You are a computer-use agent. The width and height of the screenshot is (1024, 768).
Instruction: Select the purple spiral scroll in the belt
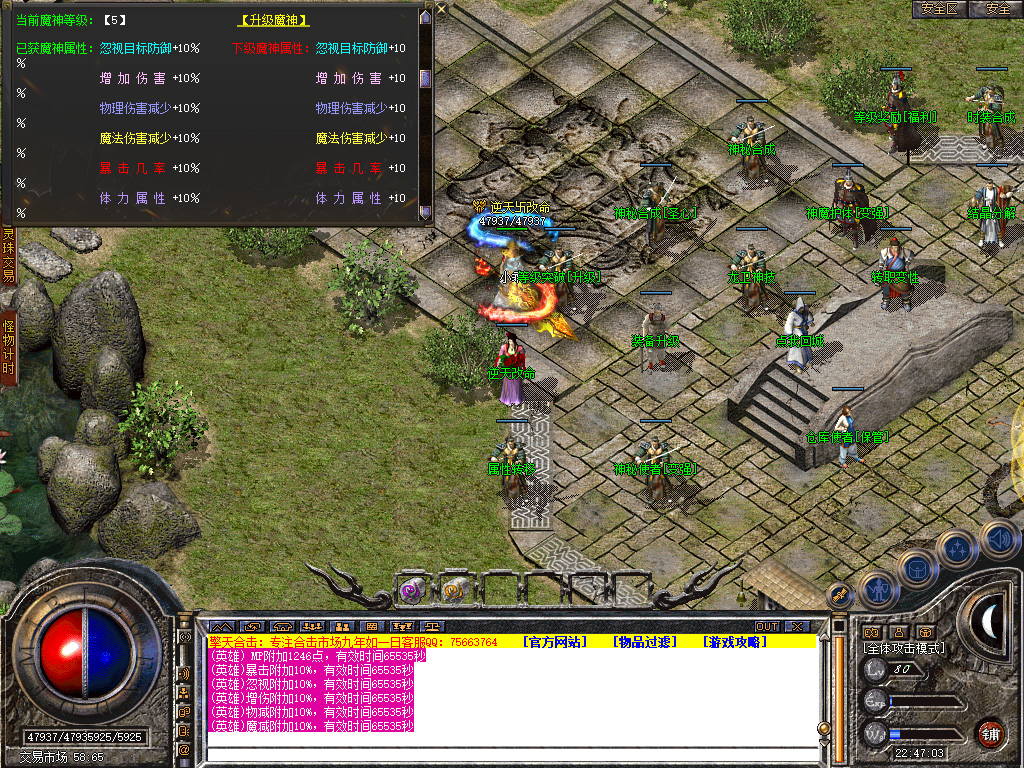pos(412,590)
